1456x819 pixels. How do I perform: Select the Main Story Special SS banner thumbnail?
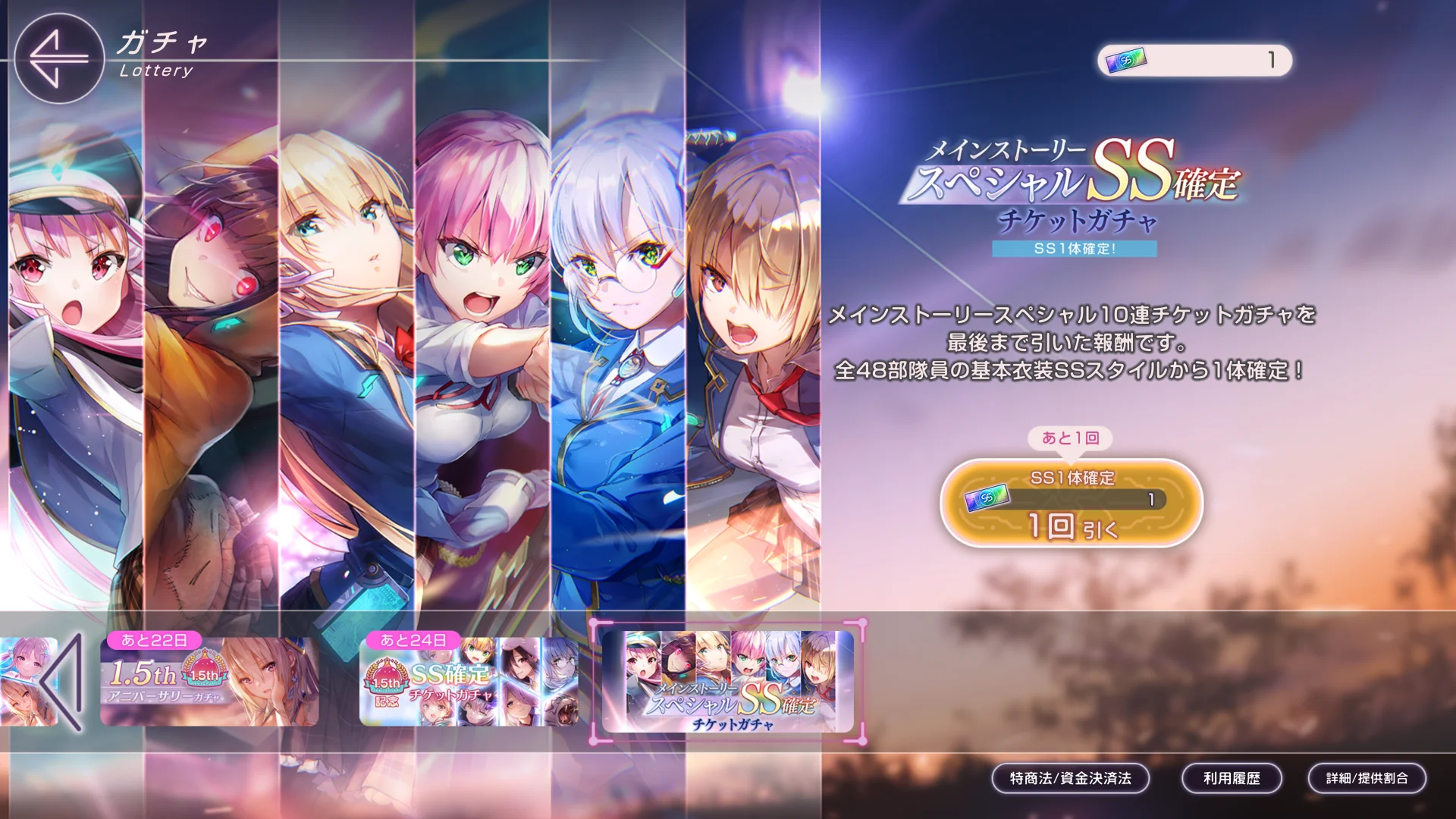728,681
